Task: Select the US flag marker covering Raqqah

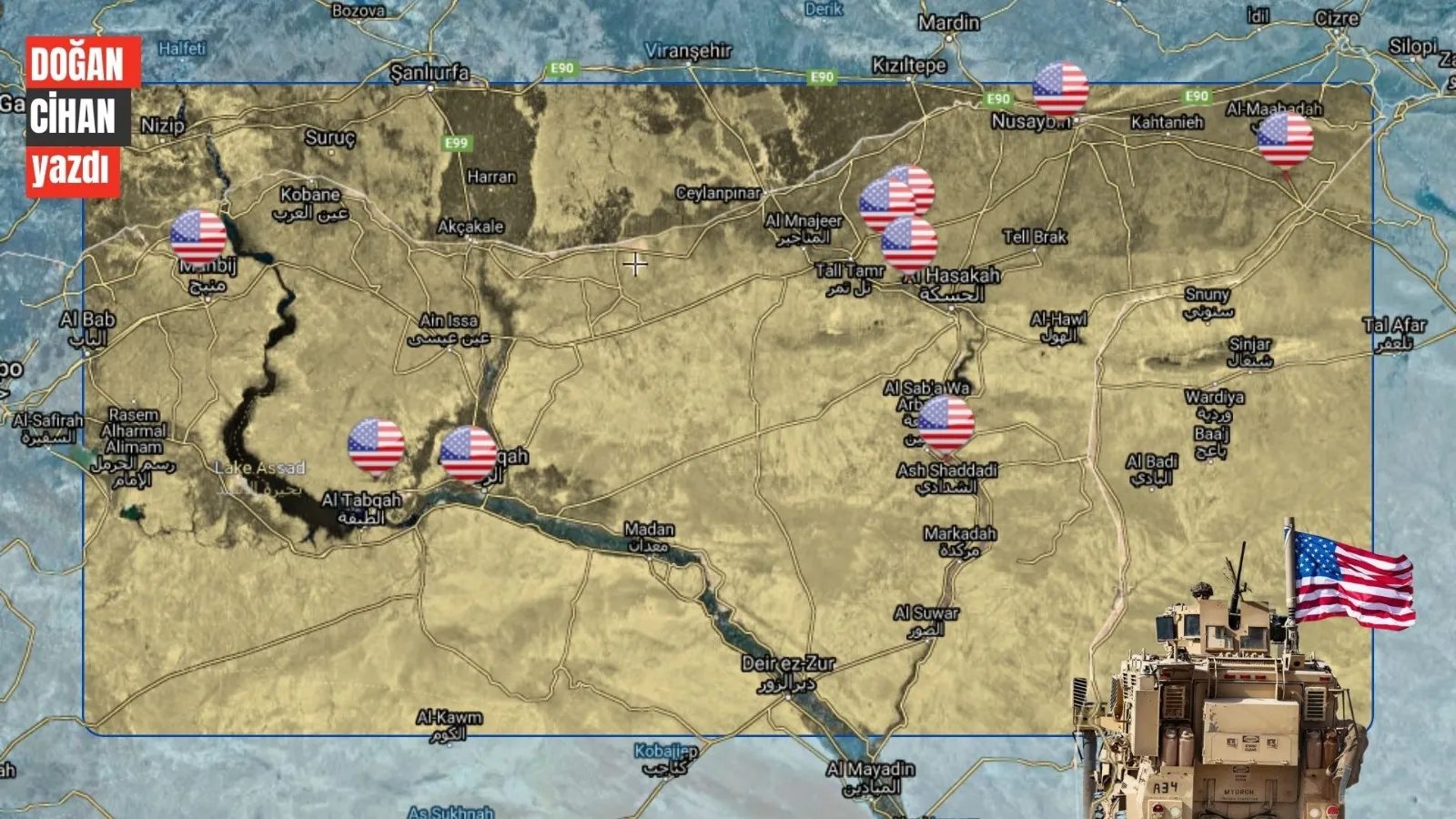Action: pos(468,452)
